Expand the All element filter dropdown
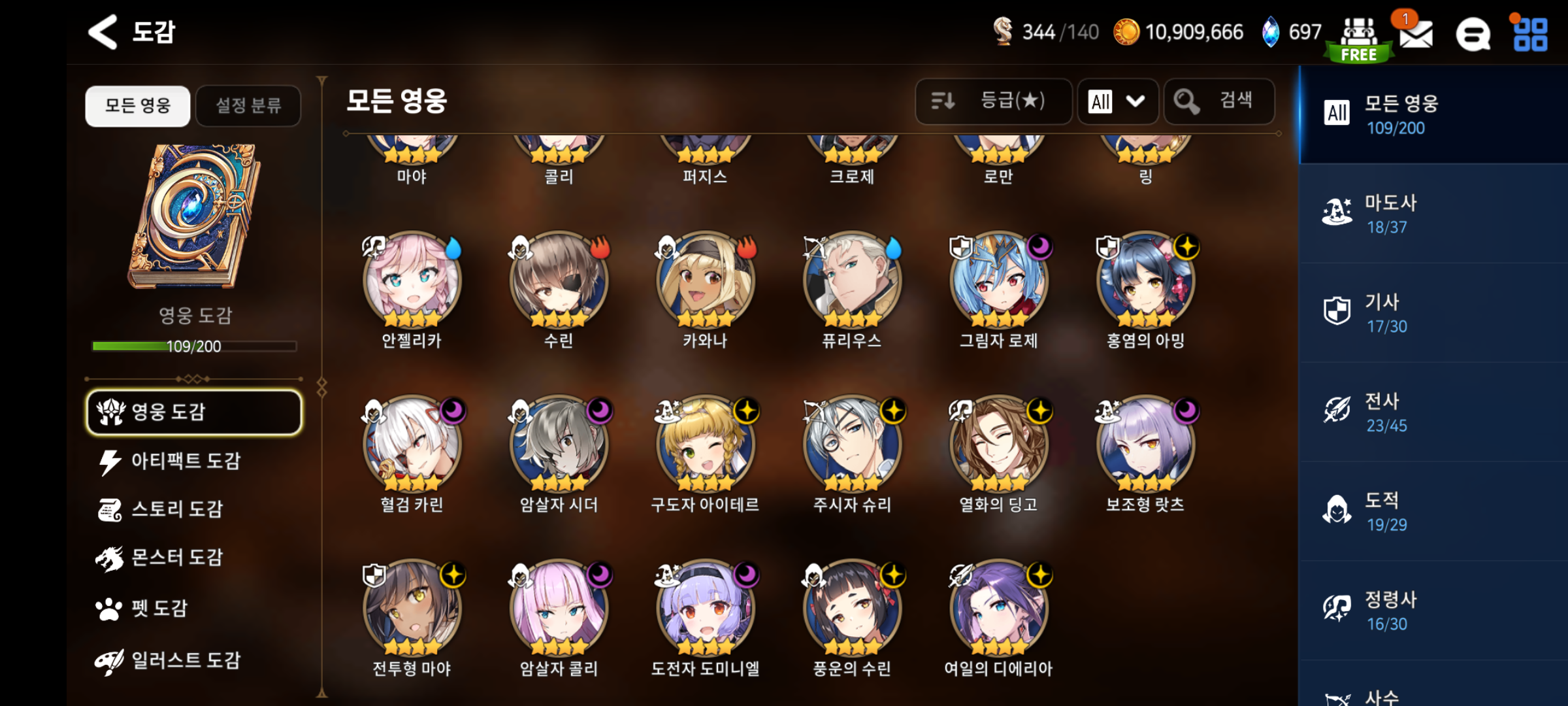This screenshot has width=1568, height=706. [1118, 101]
